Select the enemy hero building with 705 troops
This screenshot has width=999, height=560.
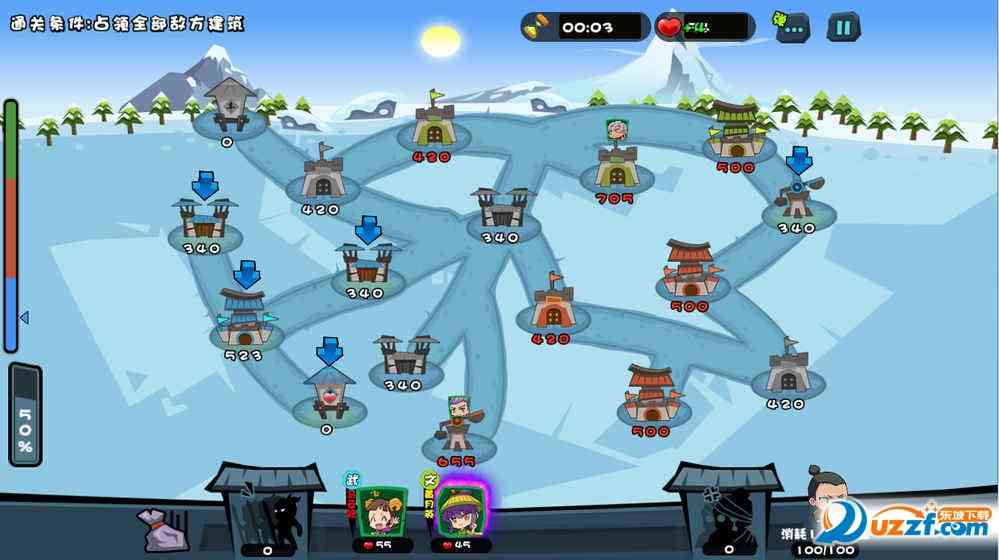pyautogui.click(x=615, y=165)
